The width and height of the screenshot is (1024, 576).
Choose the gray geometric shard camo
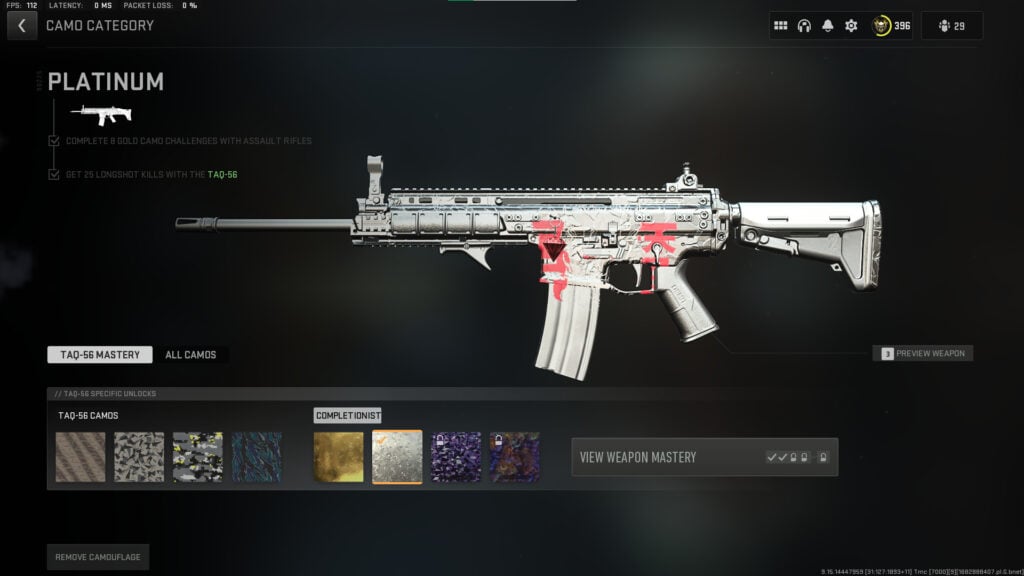(x=139, y=457)
